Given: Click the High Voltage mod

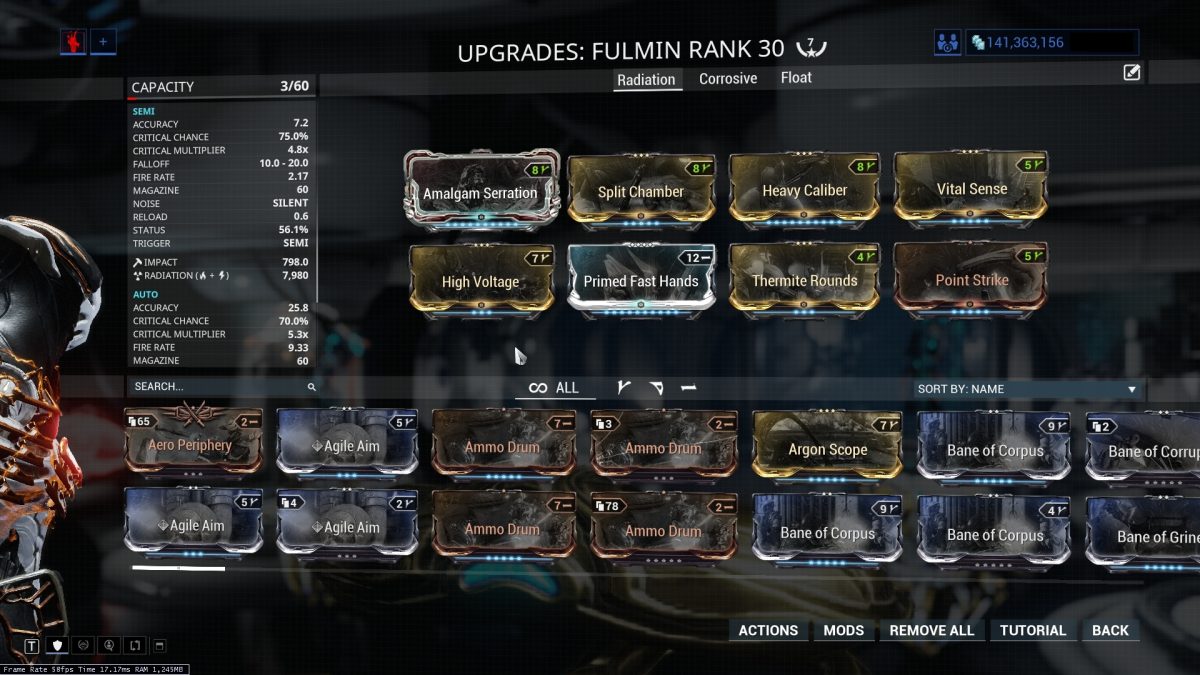Looking at the screenshot, I should tap(480, 281).
